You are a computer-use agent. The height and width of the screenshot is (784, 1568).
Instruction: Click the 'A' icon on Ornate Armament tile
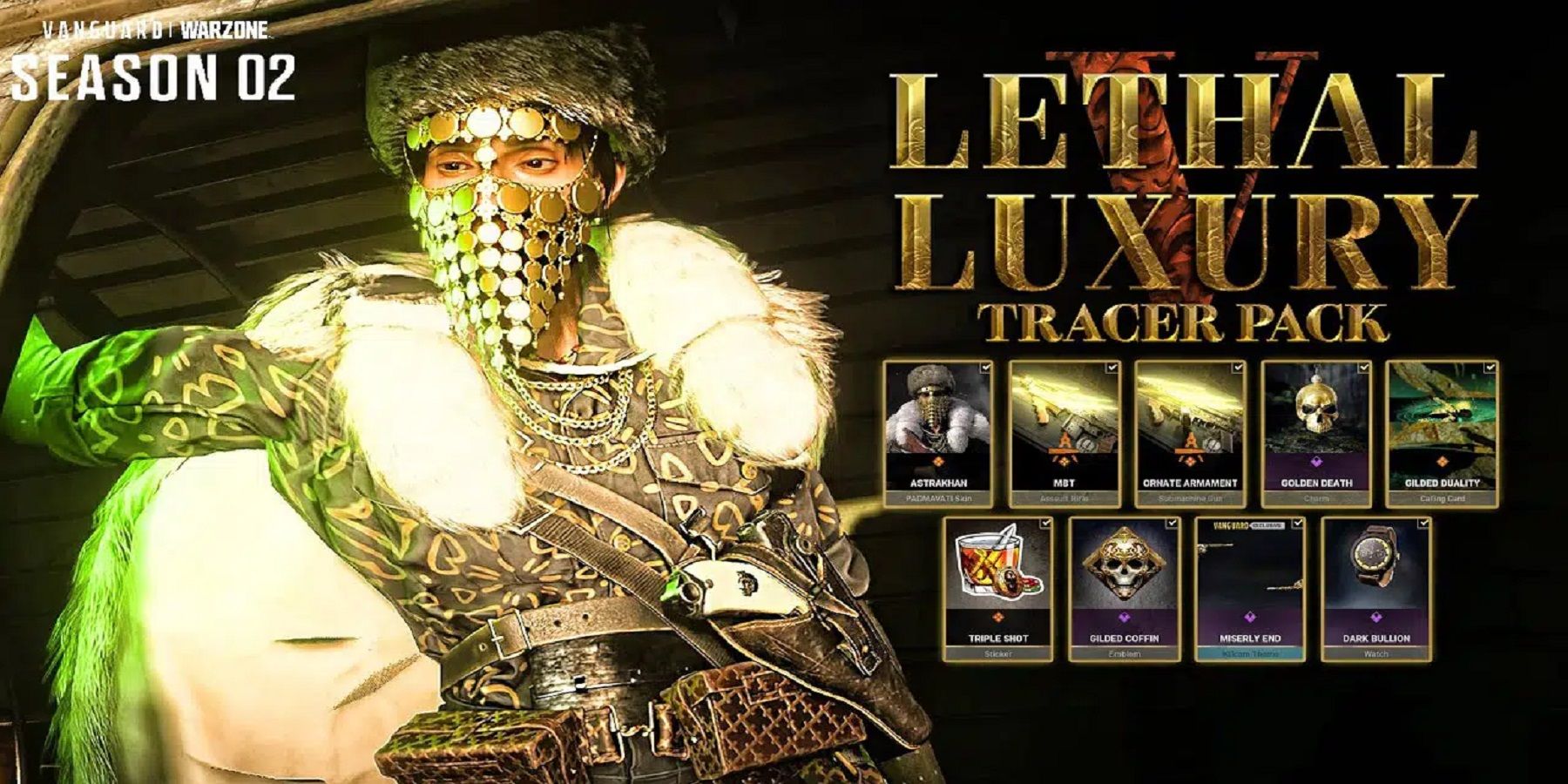[1192, 442]
